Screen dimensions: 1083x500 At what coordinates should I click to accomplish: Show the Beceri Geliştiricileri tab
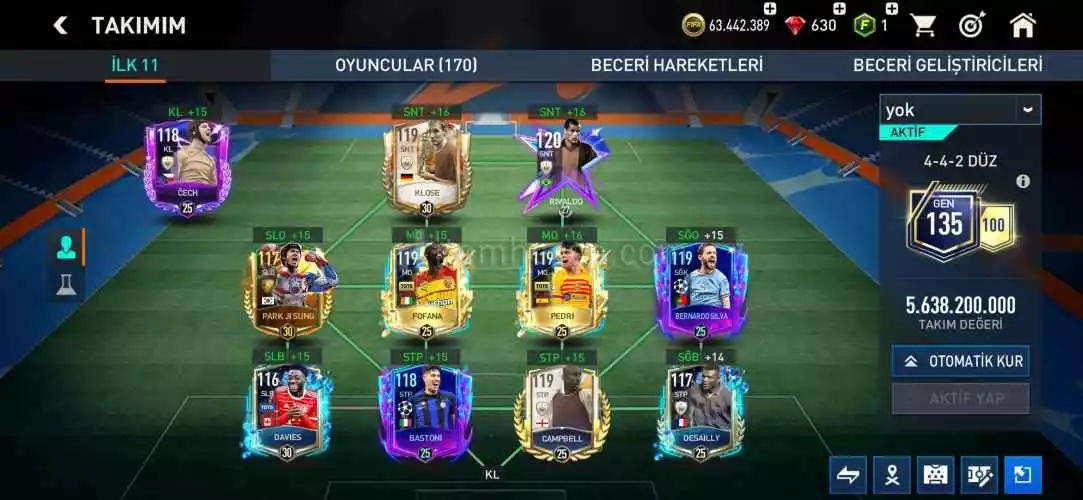(946, 65)
